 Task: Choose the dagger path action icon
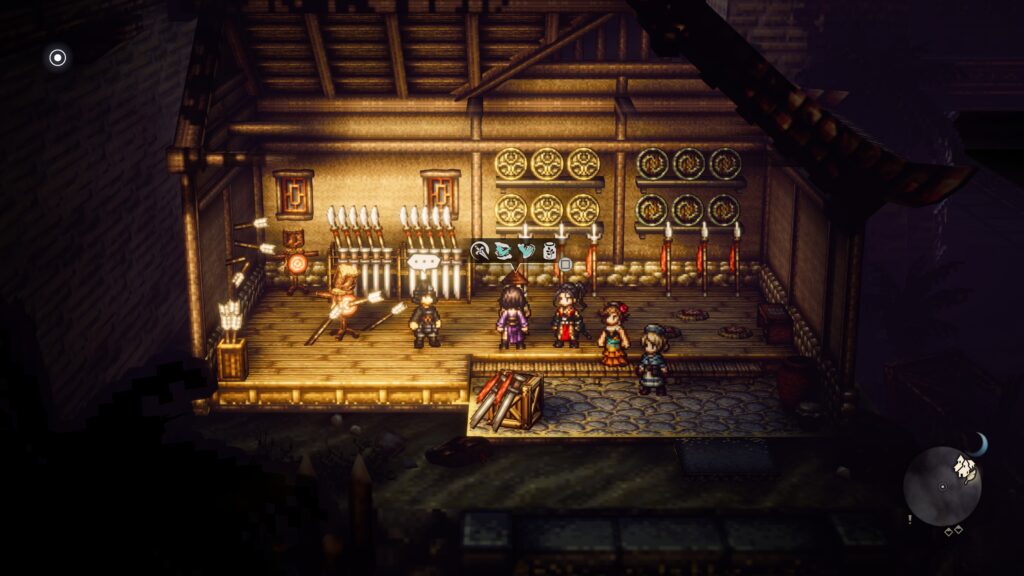[481, 252]
